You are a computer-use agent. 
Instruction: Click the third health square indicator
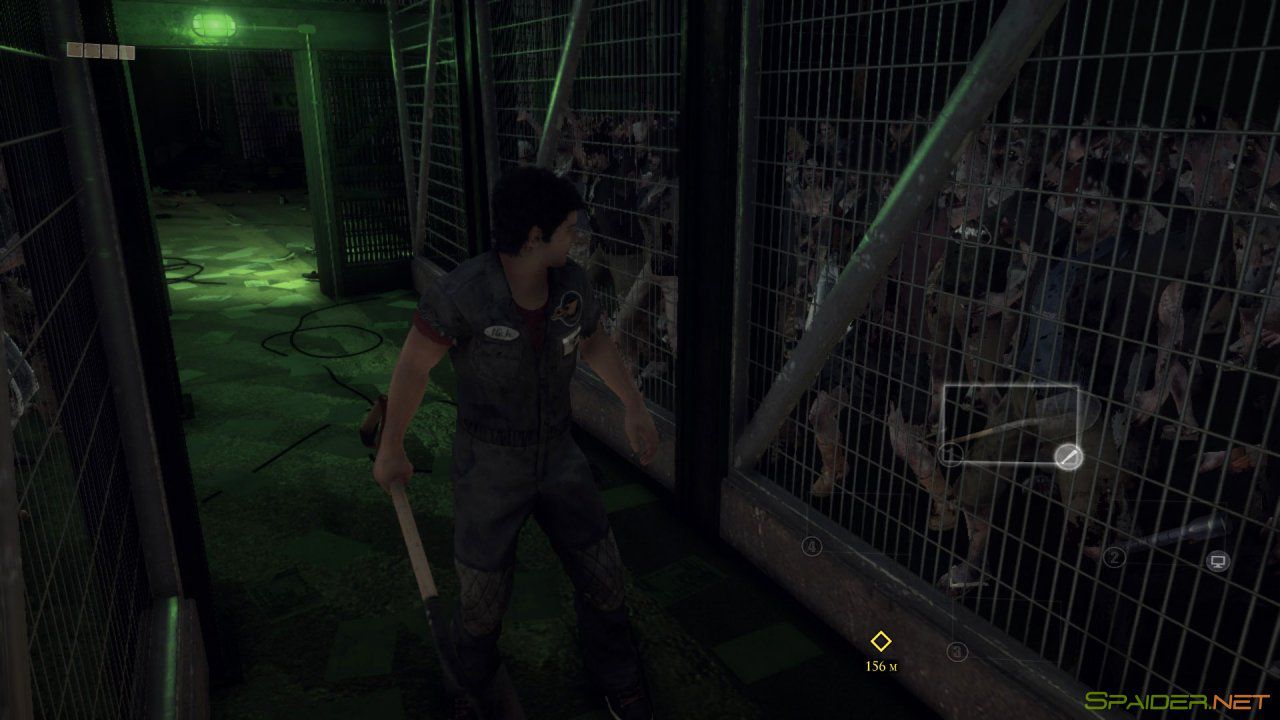click(110, 50)
